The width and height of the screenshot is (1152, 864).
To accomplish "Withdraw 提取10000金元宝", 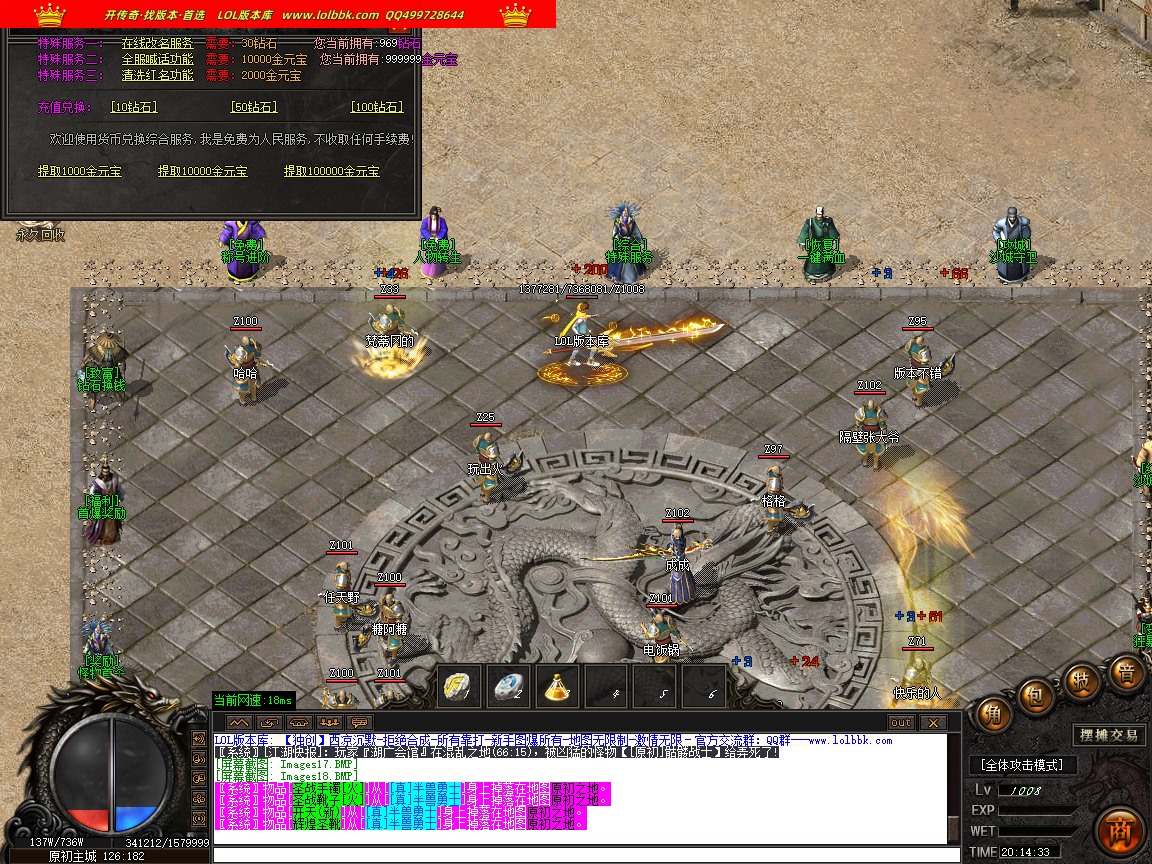I will click(203, 171).
